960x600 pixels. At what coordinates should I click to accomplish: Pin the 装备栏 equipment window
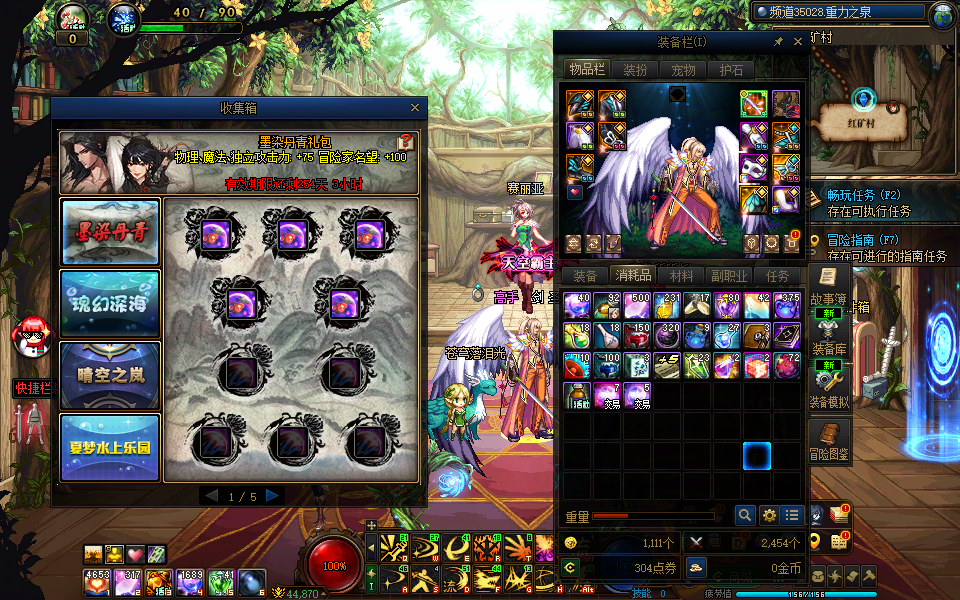tap(779, 42)
